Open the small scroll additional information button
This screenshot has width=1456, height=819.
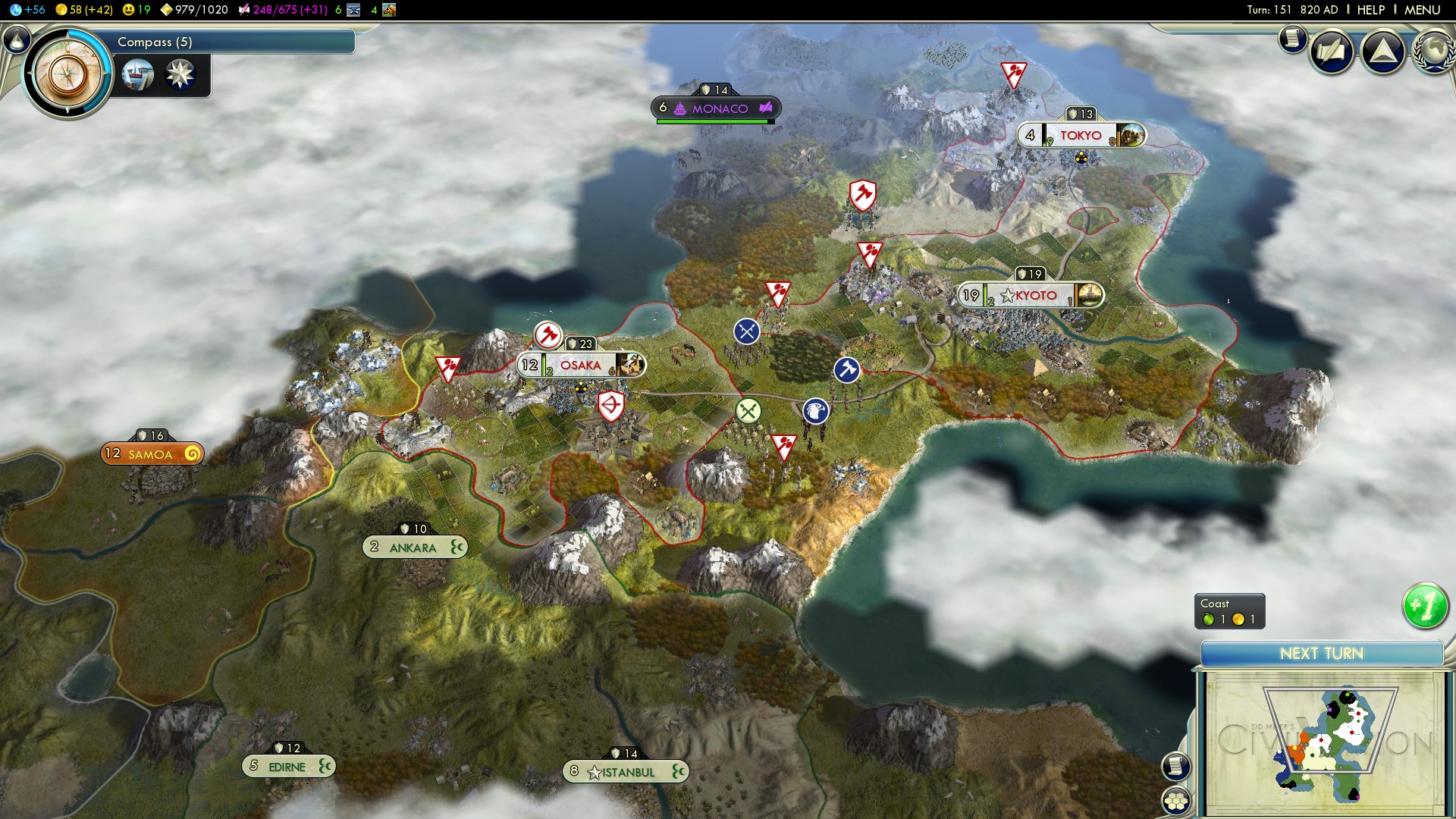click(1292, 38)
